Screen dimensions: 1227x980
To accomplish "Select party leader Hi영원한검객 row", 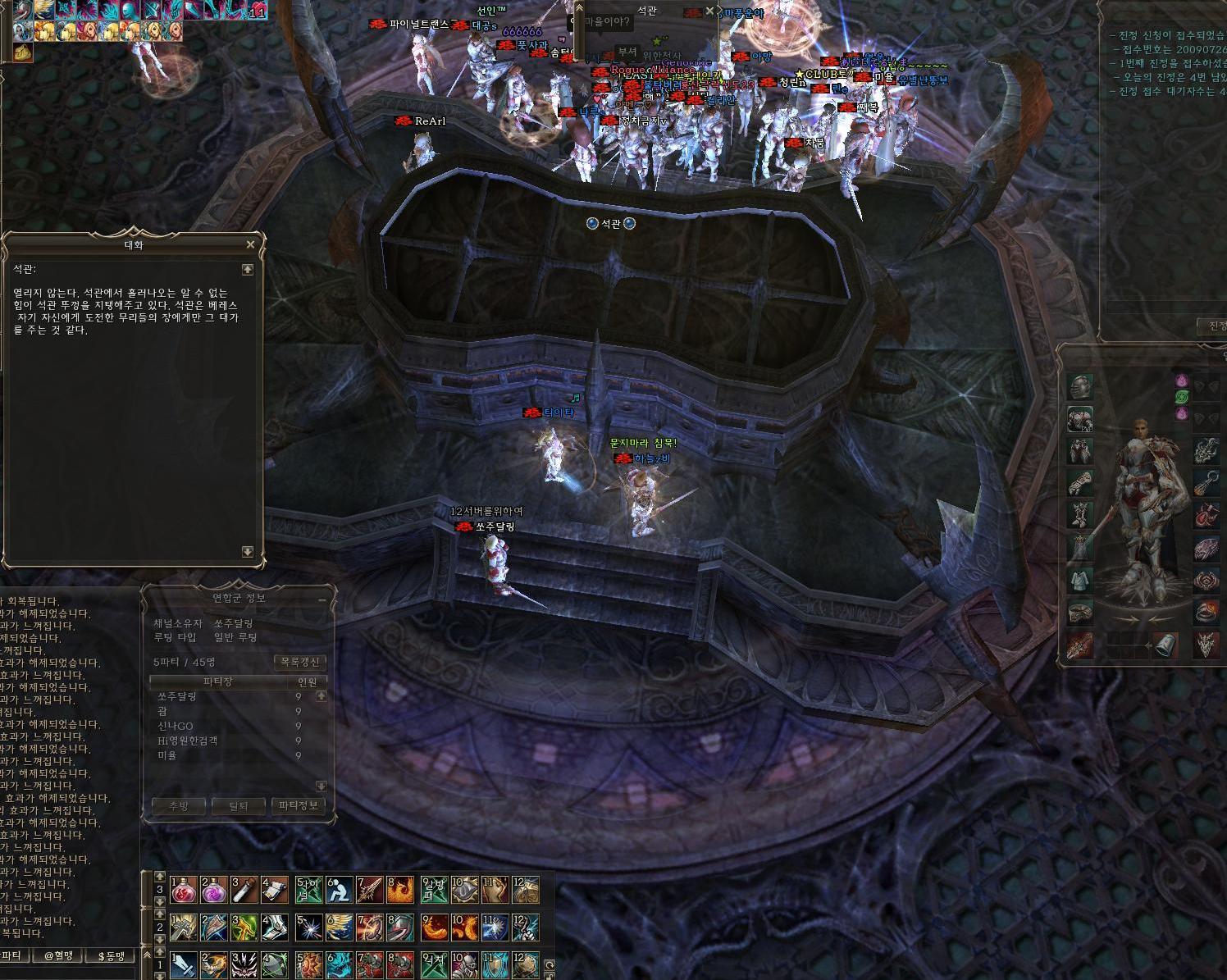I will pos(188,741).
